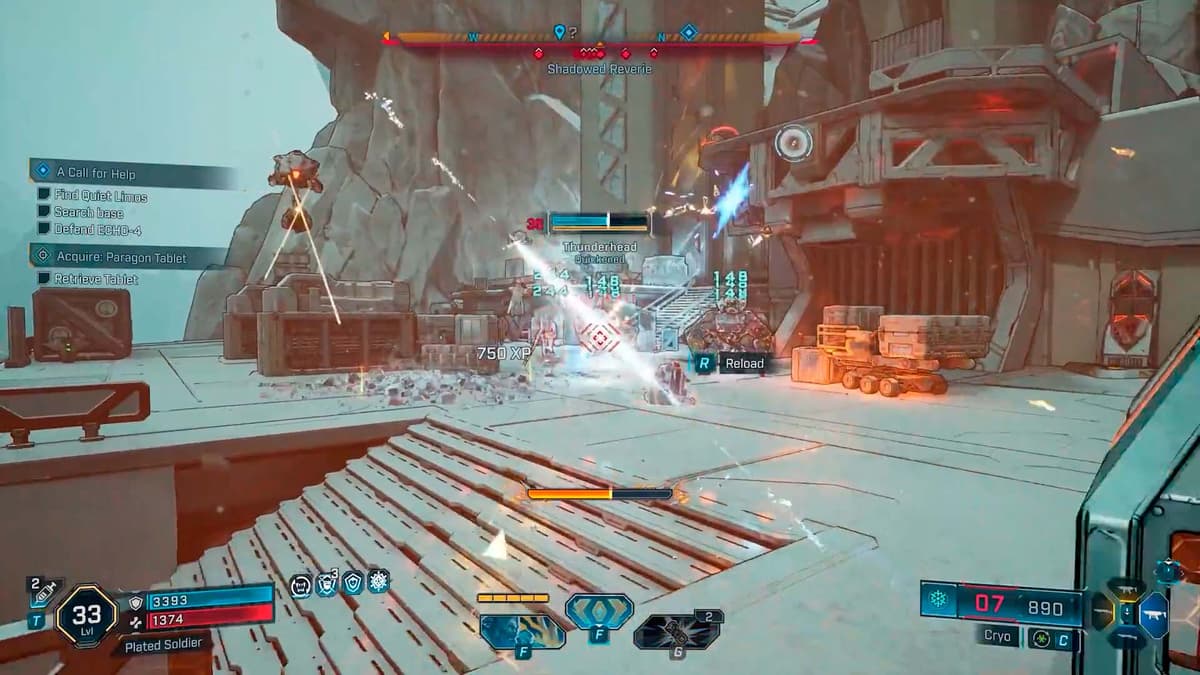Screen dimensions: 1200x675
Task: Click the Find Quiet Limos objective
Action: (100, 196)
